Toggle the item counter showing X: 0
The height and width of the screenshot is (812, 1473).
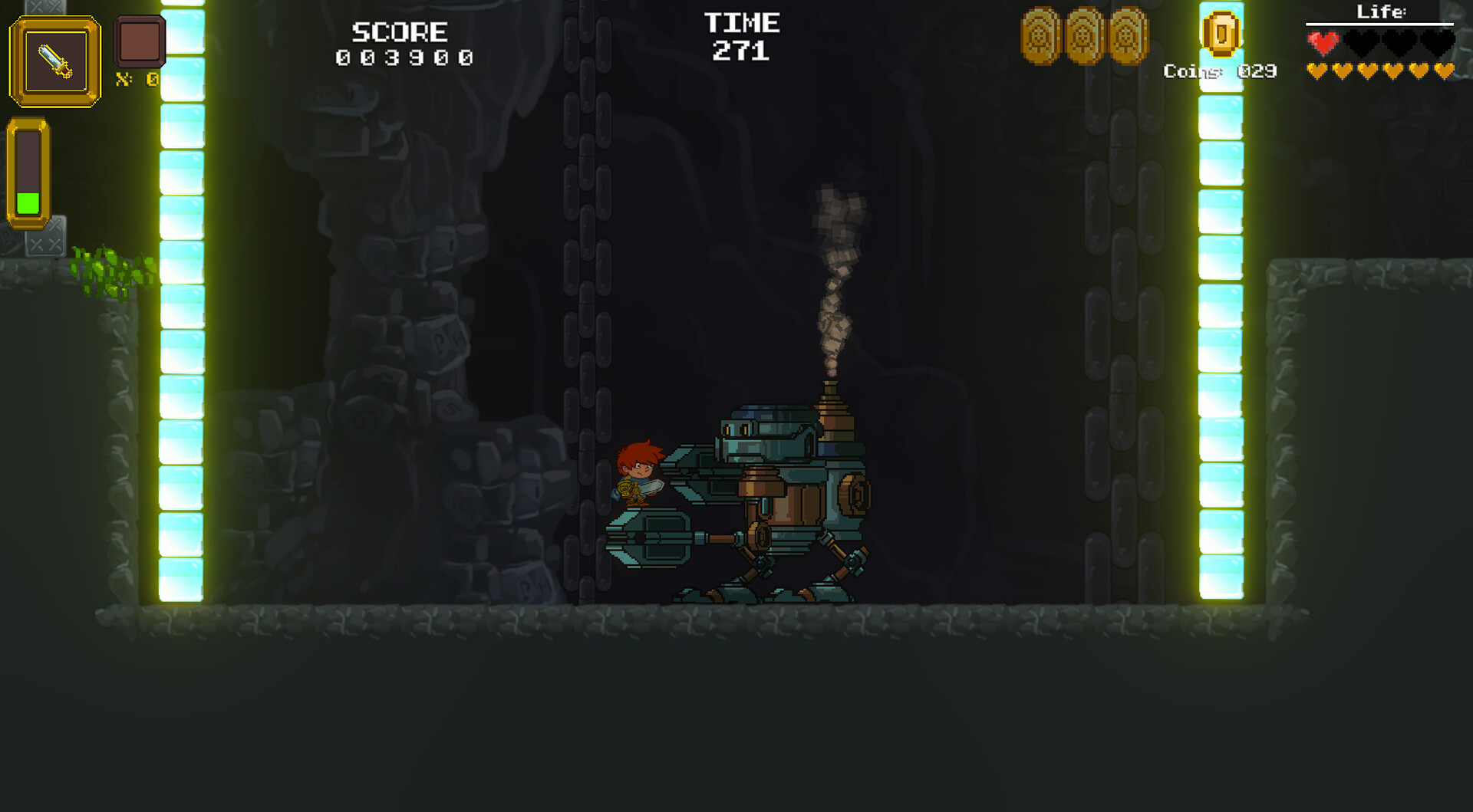click(135, 81)
